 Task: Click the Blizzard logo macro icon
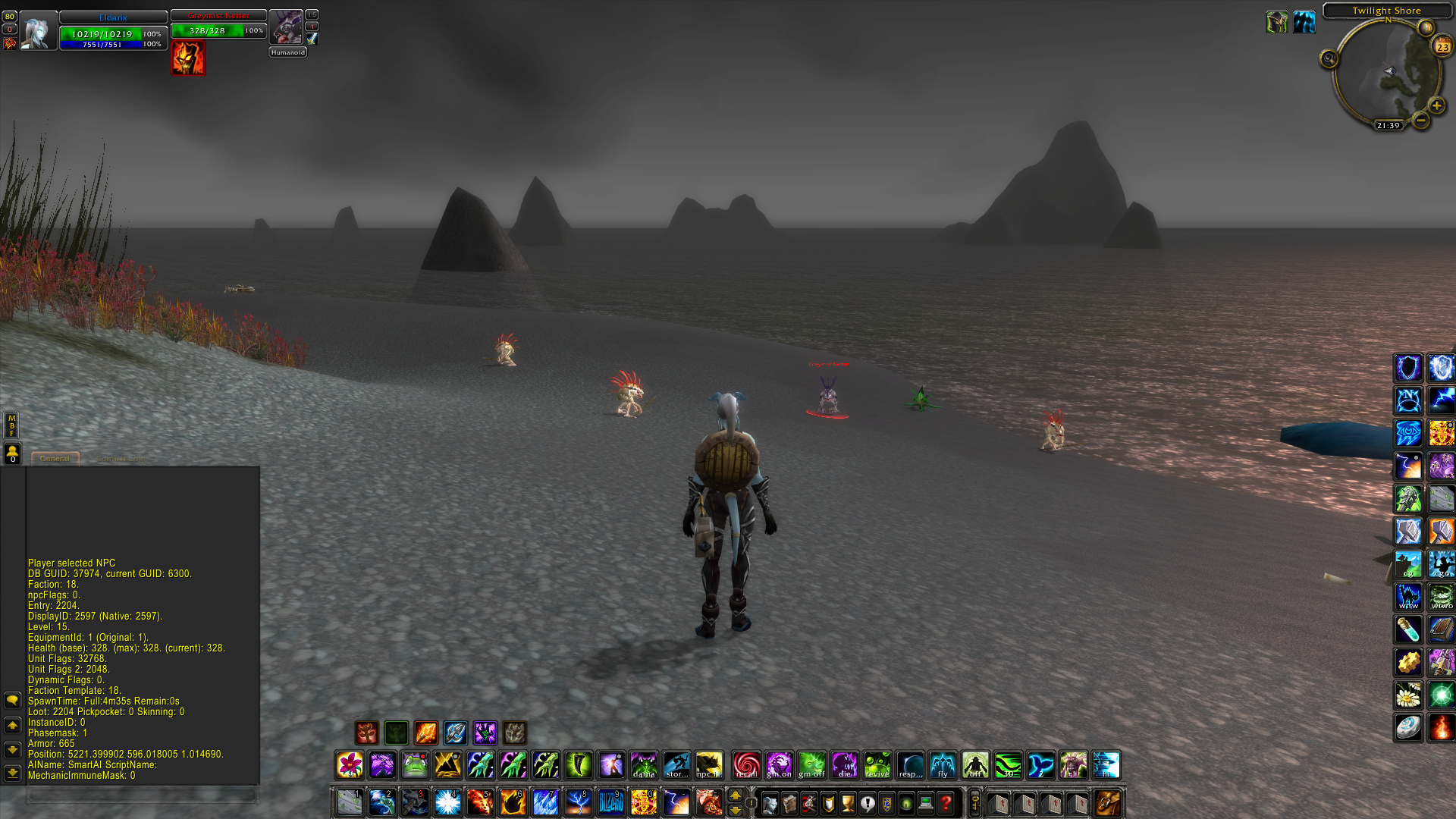click(613, 802)
